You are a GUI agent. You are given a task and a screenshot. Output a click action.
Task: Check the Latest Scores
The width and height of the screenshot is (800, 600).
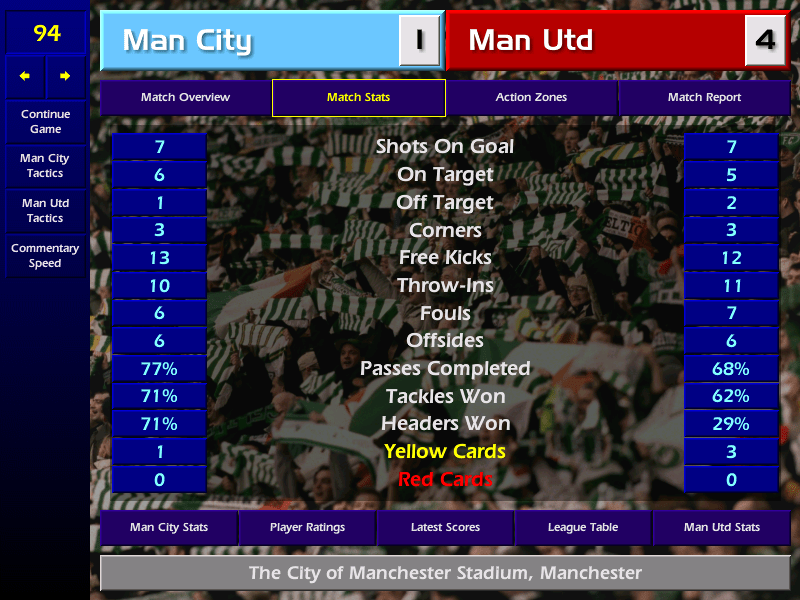point(445,527)
